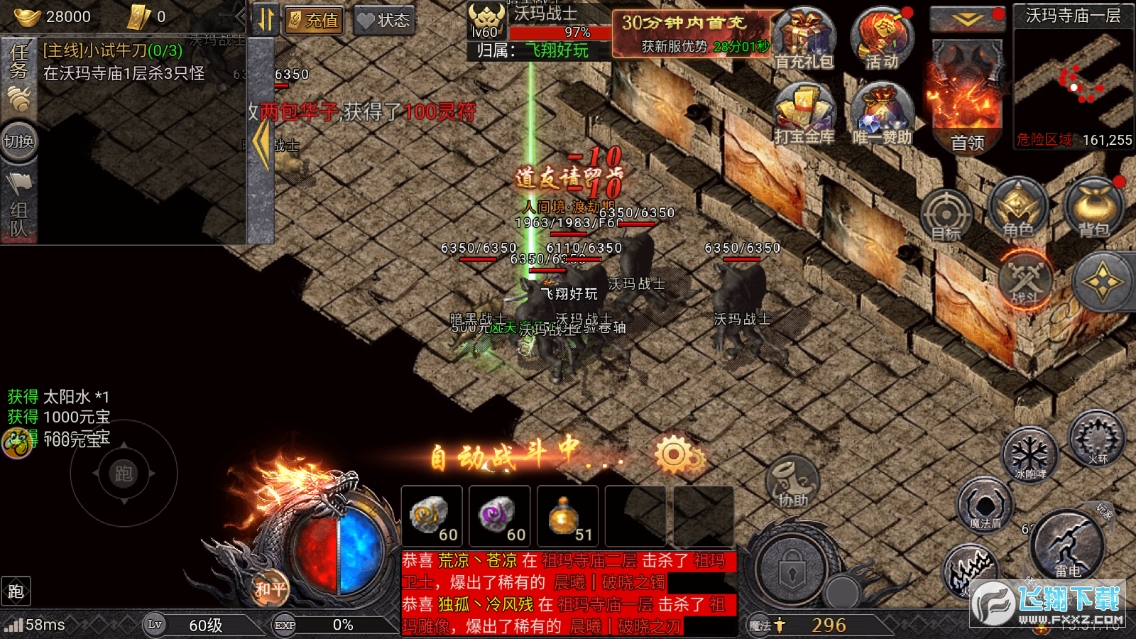
Task: Switch to the 任务 quest tab
Action: pyautogui.click(x=19, y=66)
